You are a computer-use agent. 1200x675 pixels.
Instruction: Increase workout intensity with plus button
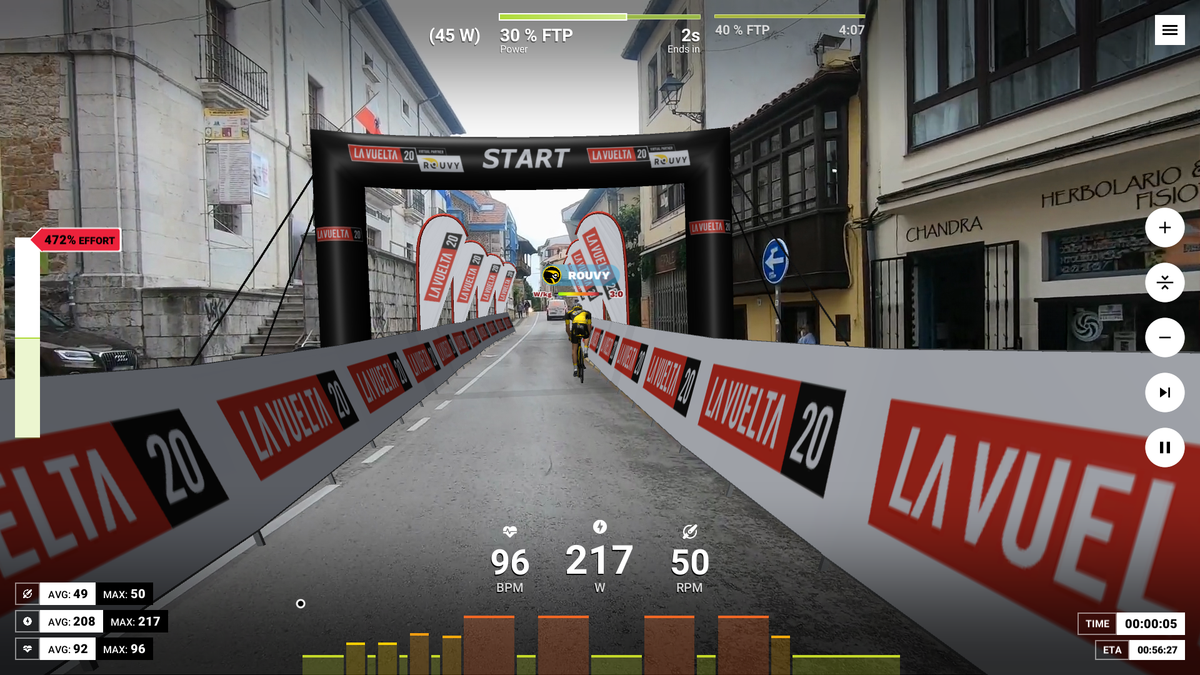[x=1164, y=228]
